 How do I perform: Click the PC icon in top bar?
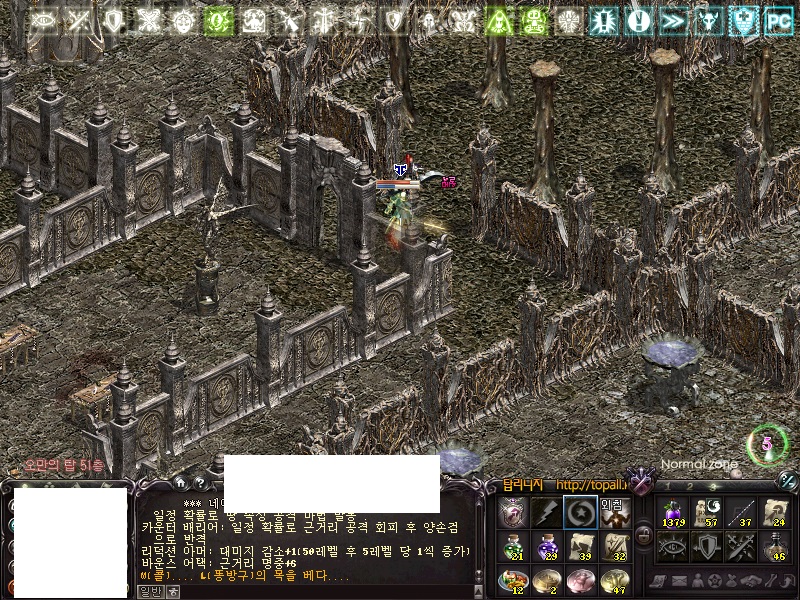pyautogui.click(x=777, y=20)
